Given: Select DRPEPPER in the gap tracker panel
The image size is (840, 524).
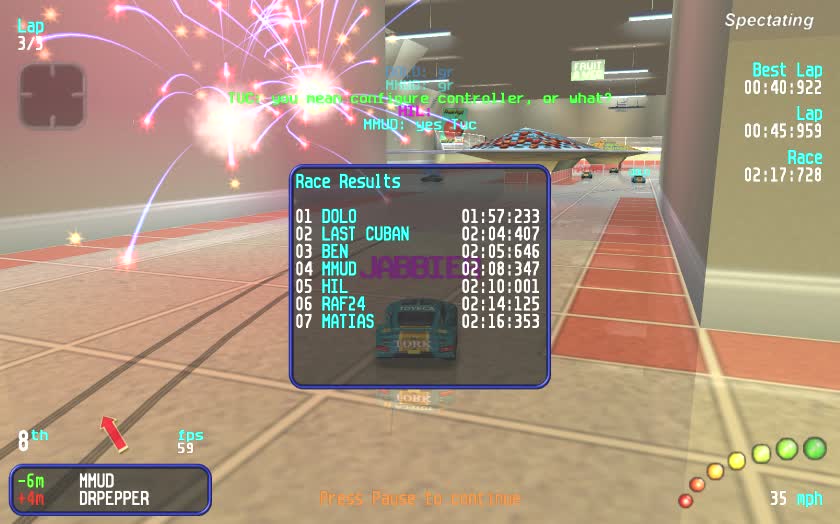Looking at the screenshot, I should tap(114, 498).
